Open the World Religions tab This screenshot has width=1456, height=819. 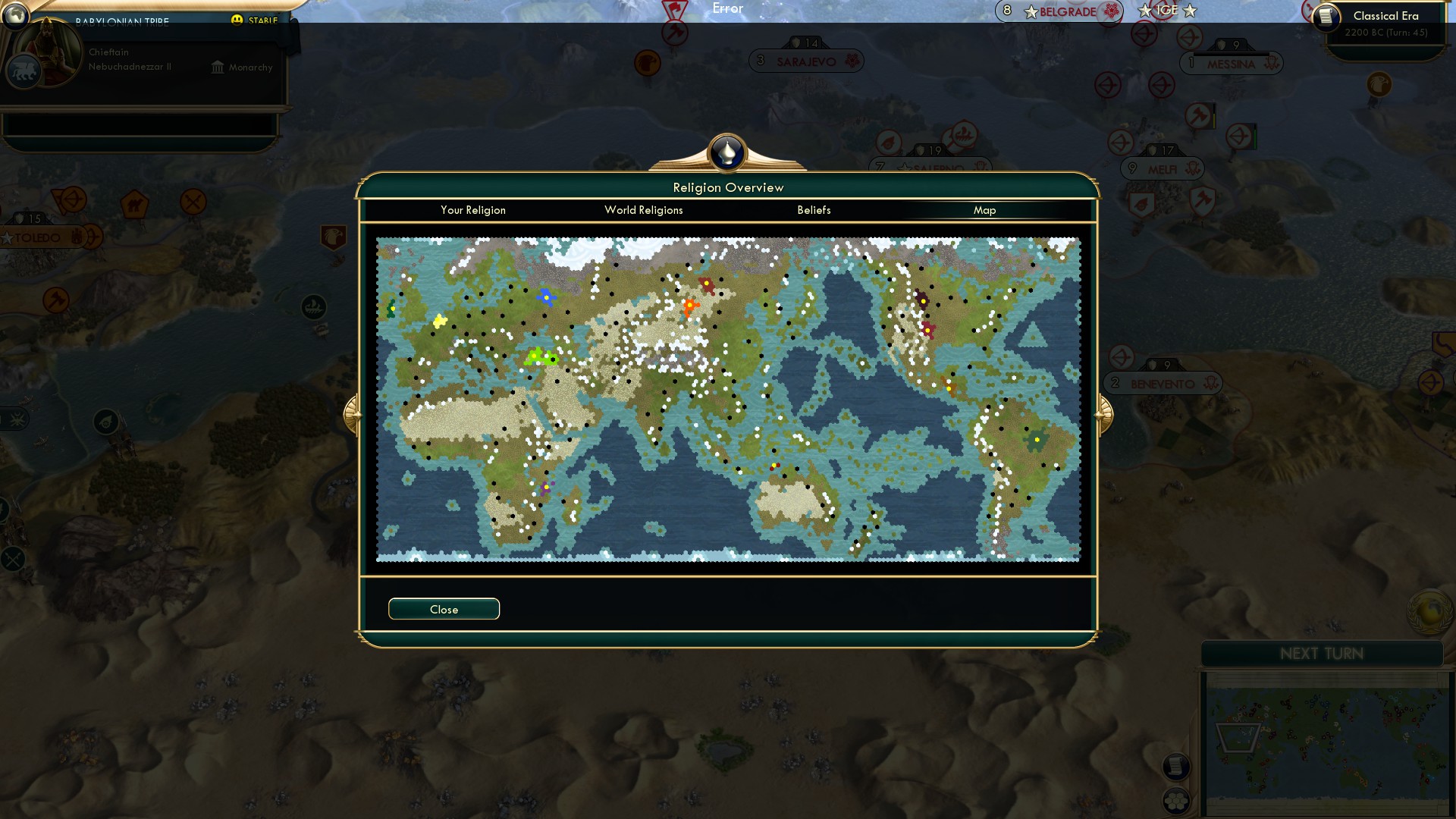point(643,210)
